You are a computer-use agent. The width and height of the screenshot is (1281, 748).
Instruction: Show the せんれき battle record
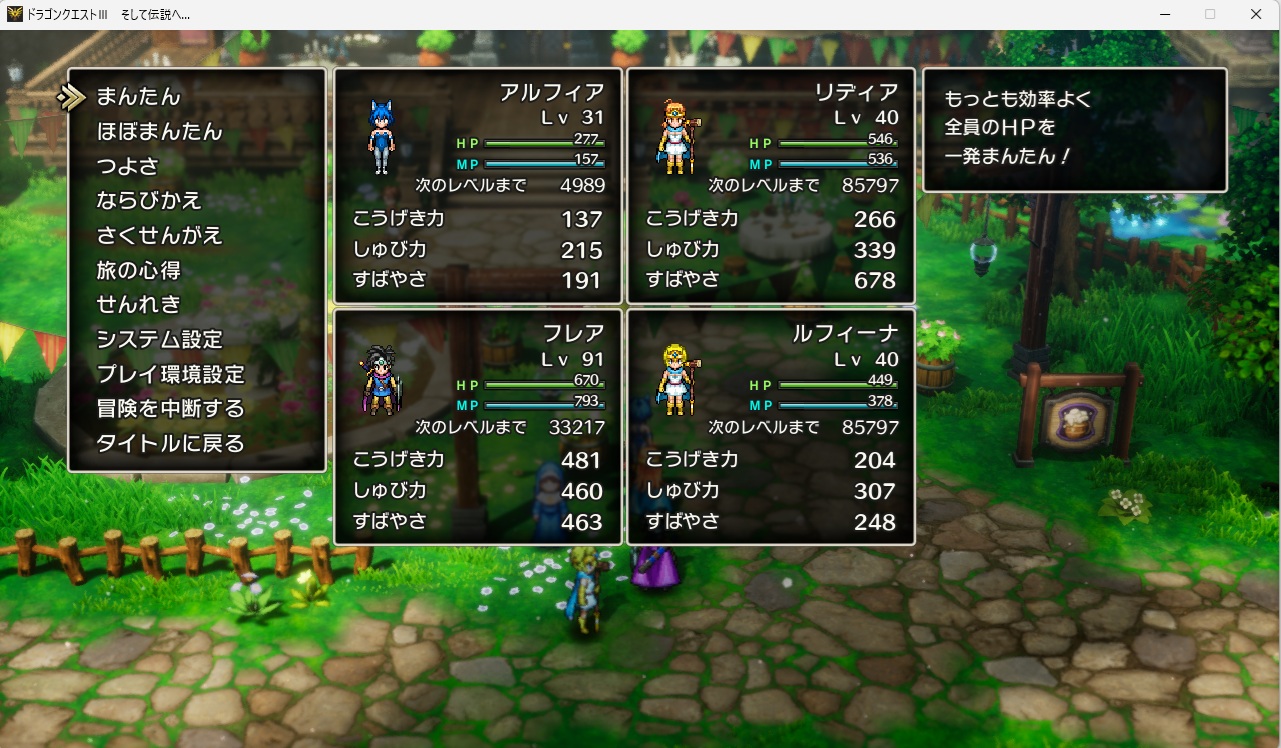pyautogui.click(x=138, y=304)
